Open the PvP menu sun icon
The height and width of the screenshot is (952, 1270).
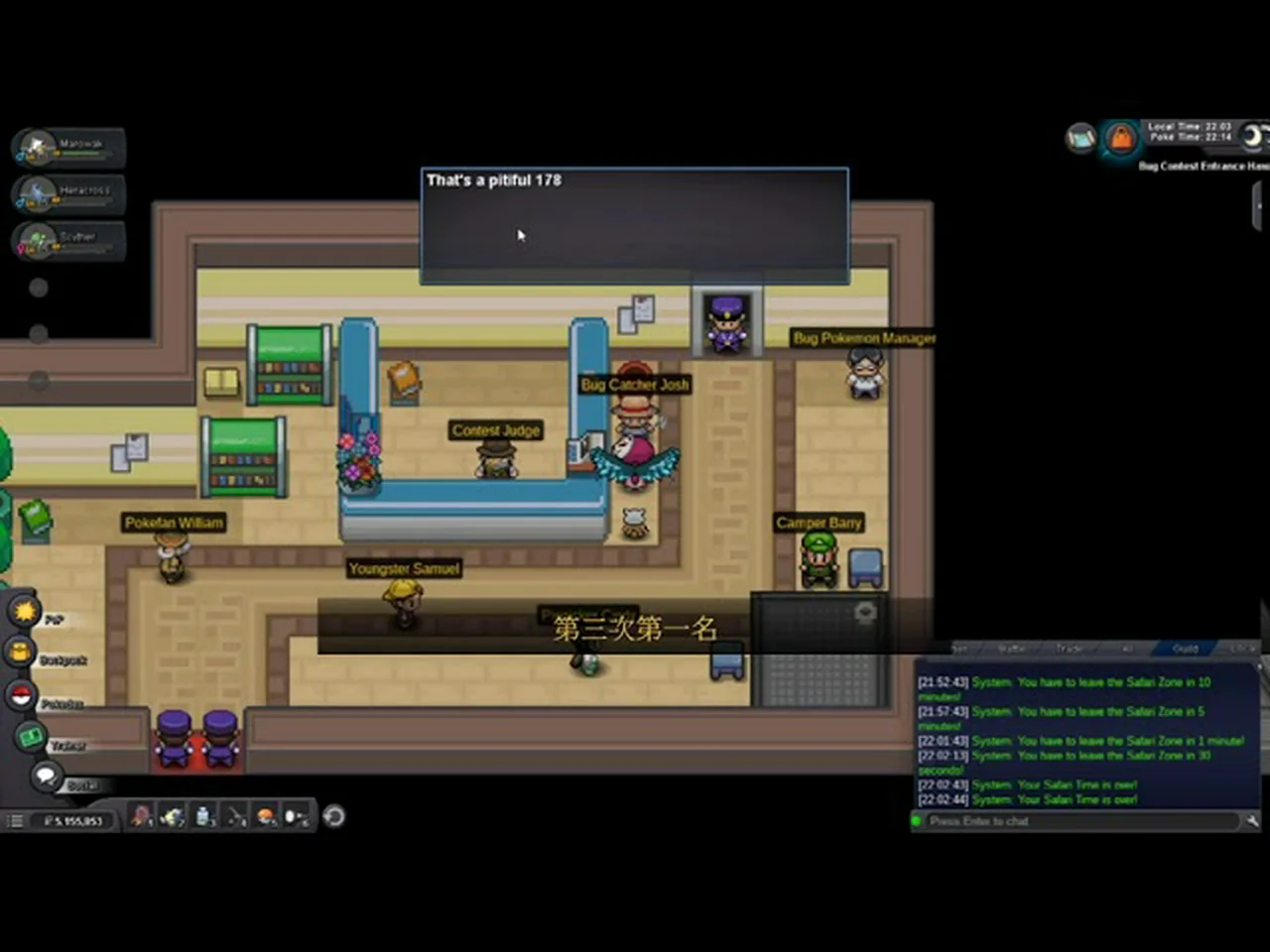[x=24, y=610]
